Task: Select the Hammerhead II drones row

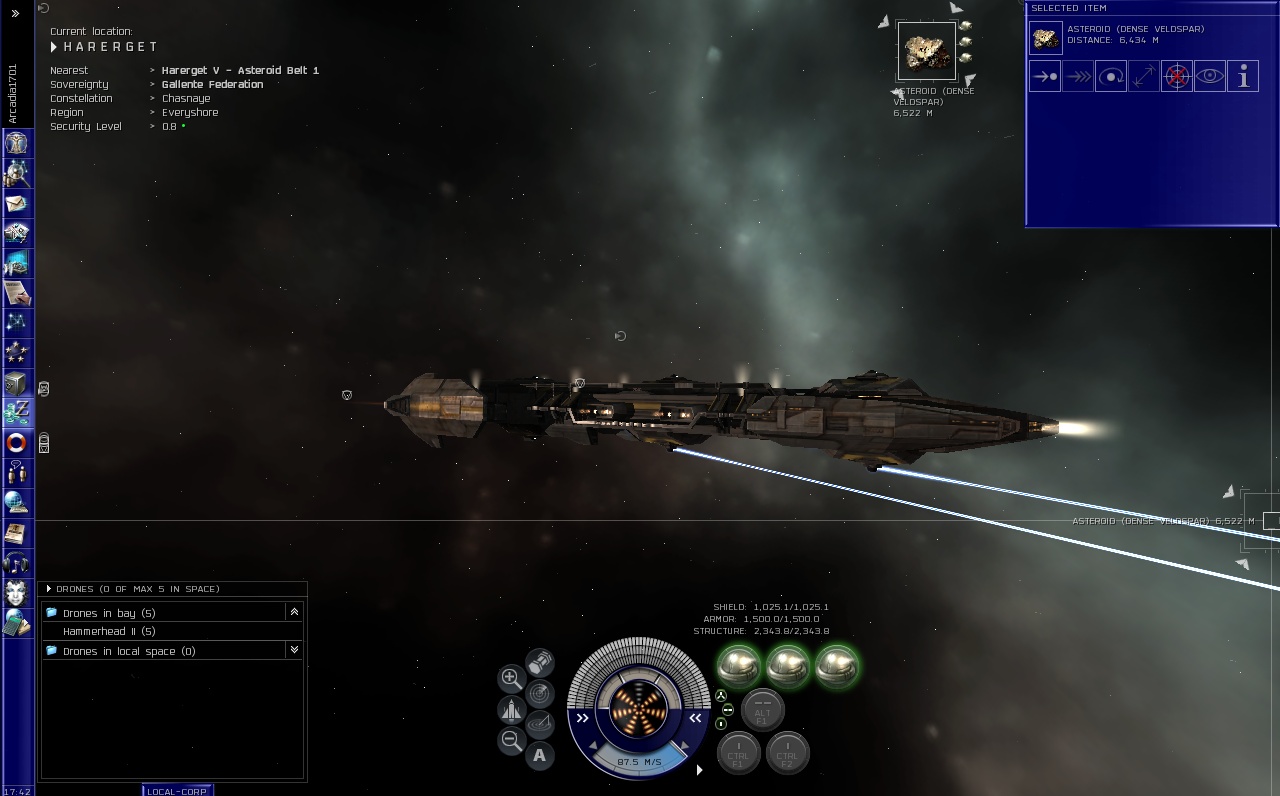Action: [109, 632]
